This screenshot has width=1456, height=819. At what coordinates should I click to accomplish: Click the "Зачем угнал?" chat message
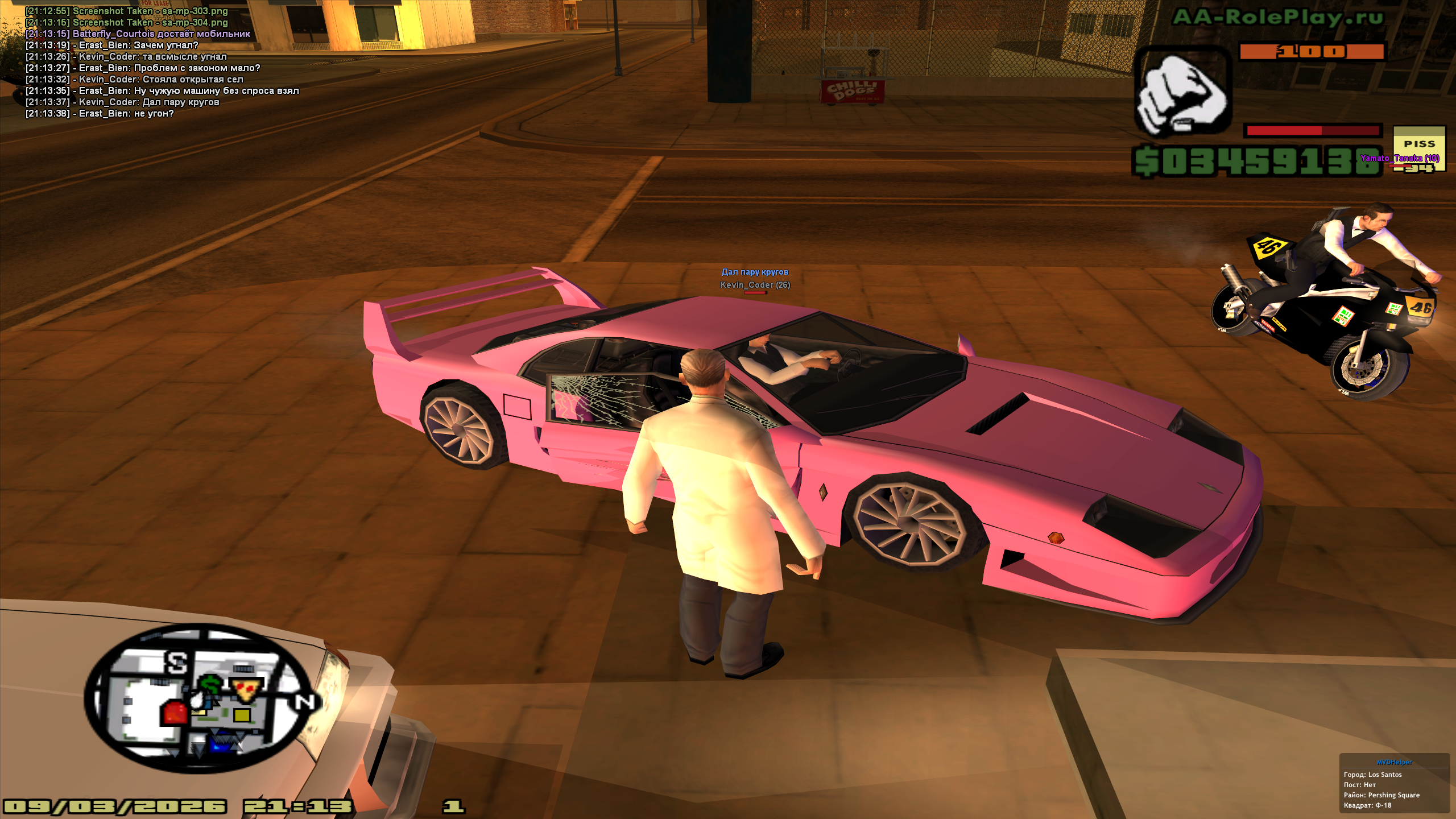112,45
